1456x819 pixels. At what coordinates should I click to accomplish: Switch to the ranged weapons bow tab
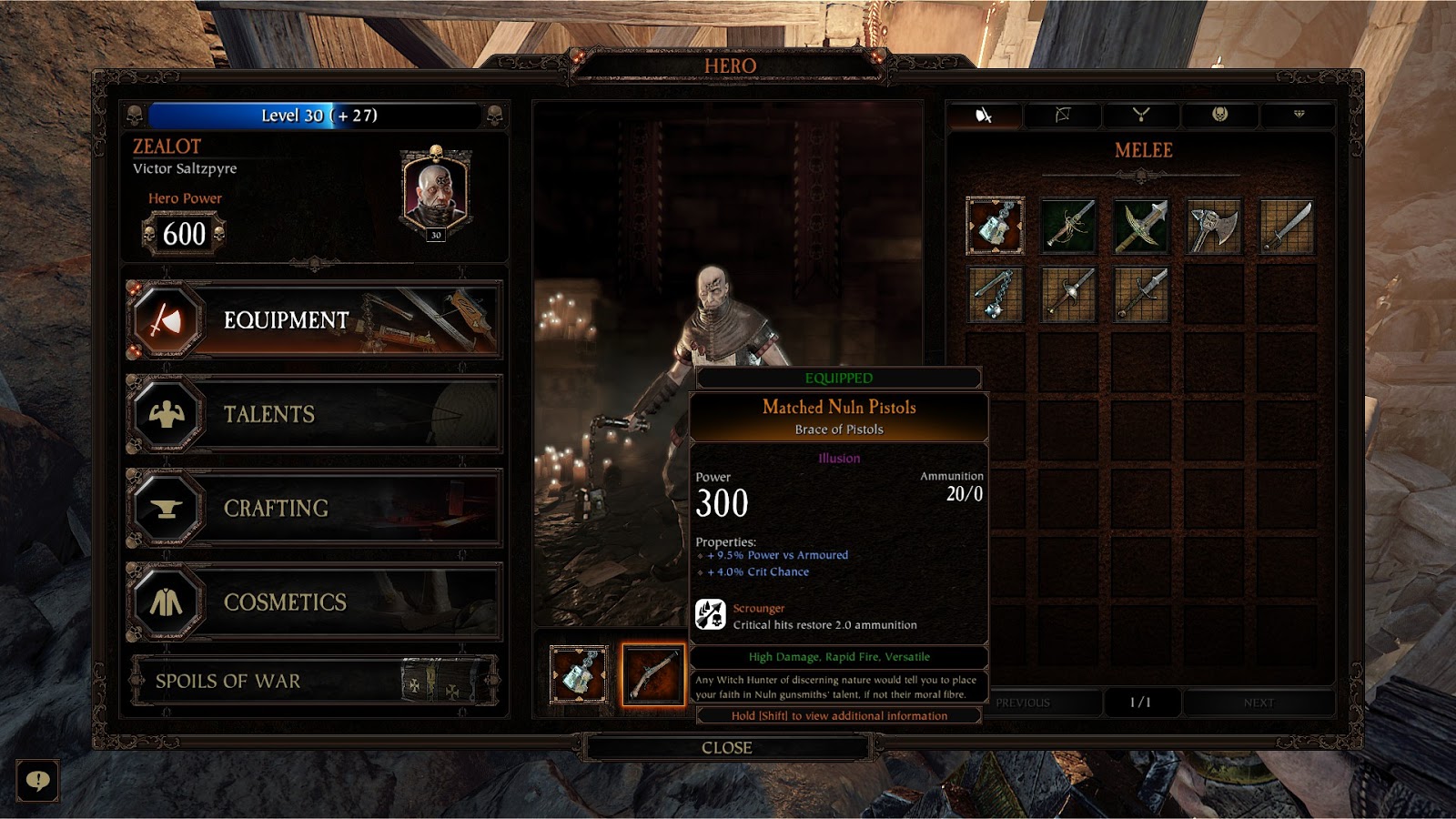(1062, 116)
